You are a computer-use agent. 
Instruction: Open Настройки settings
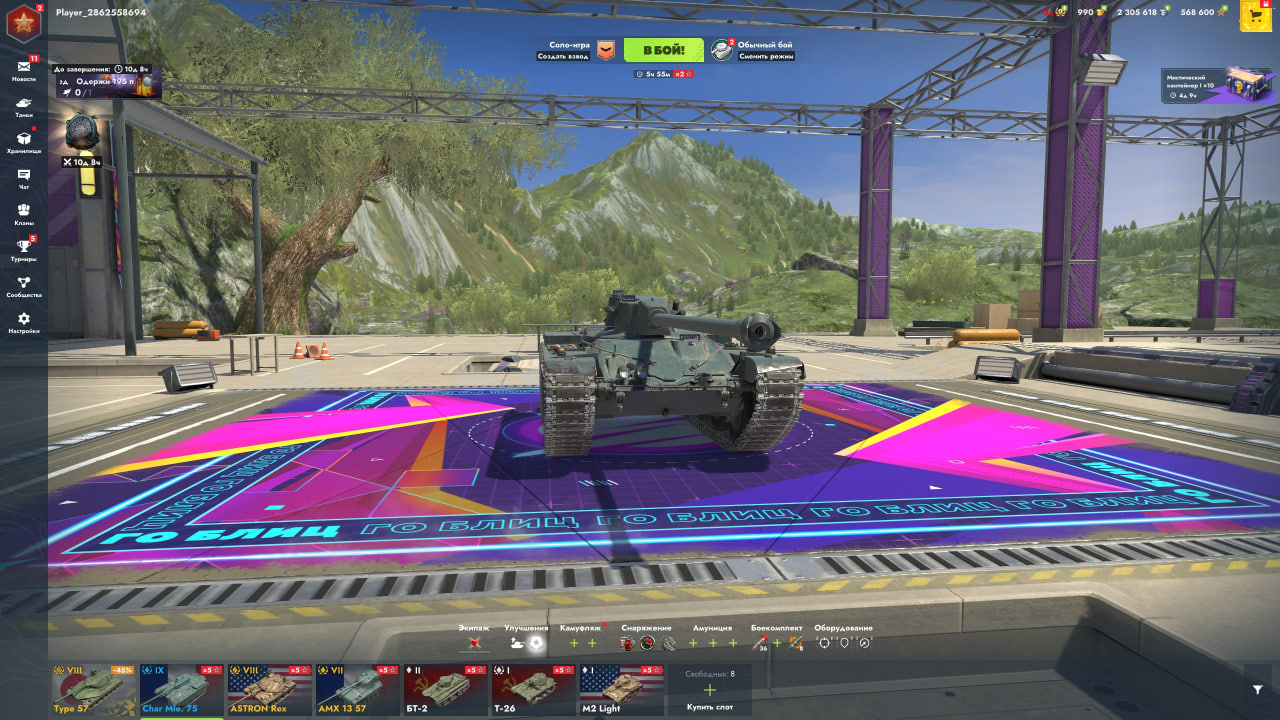coord(23,322)
